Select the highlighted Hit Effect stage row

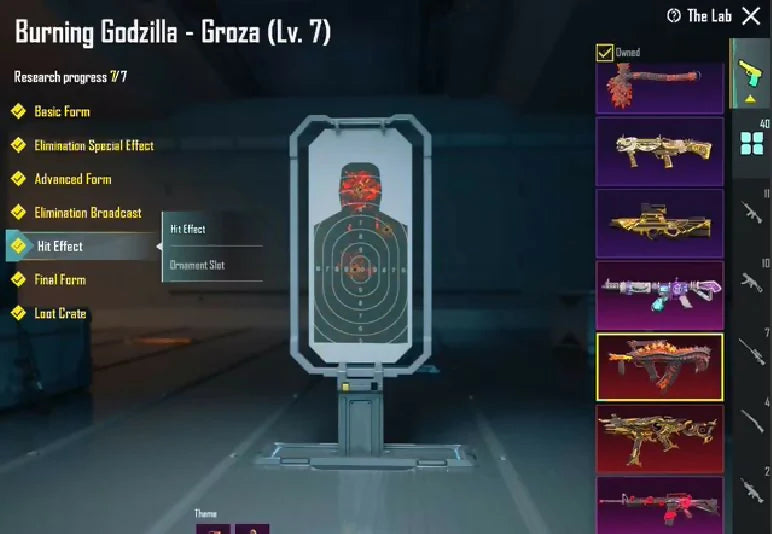(x=60, y=246)
